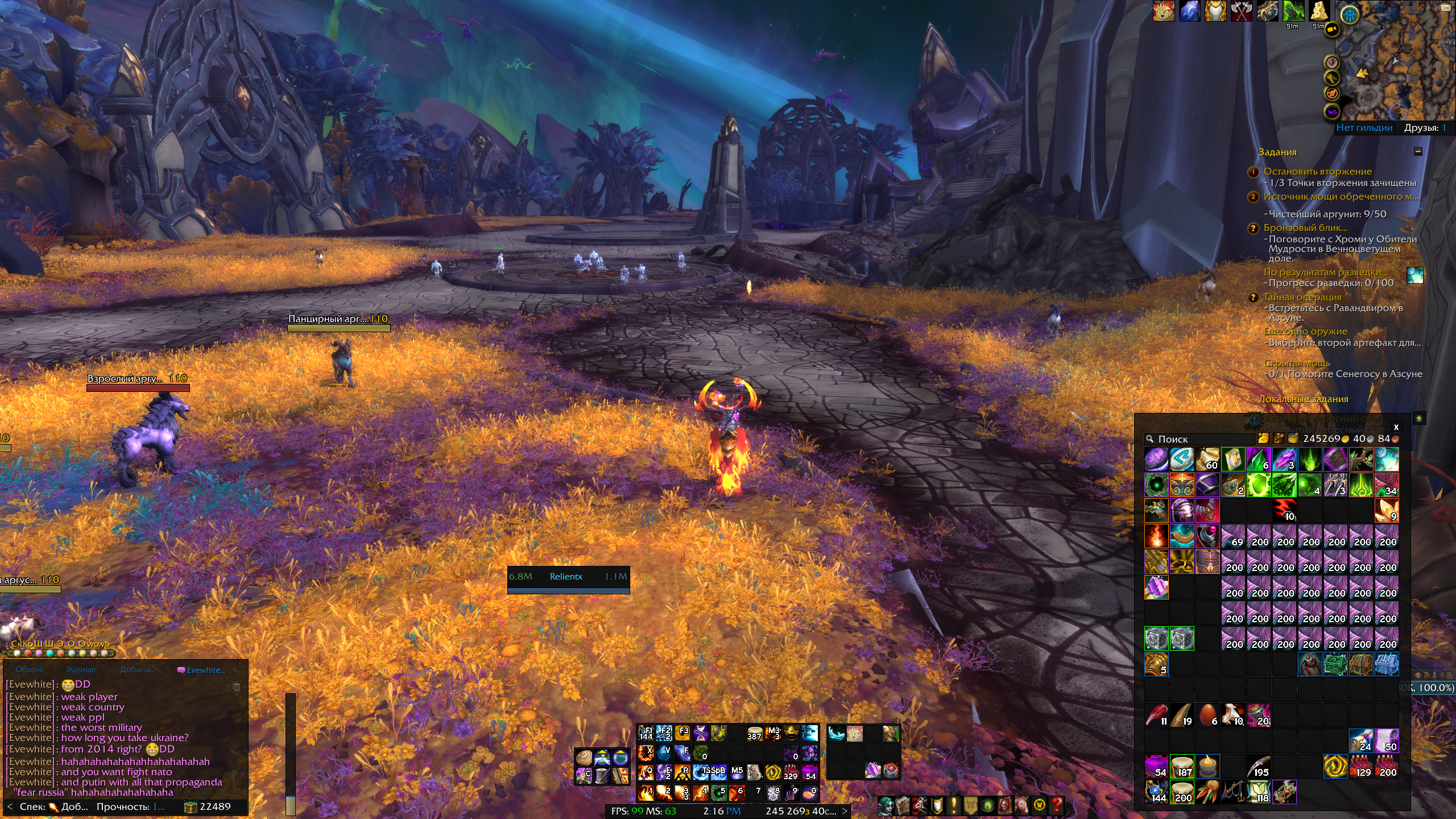
Task: Open the Журнал chat tab
Action: [81, 670]
